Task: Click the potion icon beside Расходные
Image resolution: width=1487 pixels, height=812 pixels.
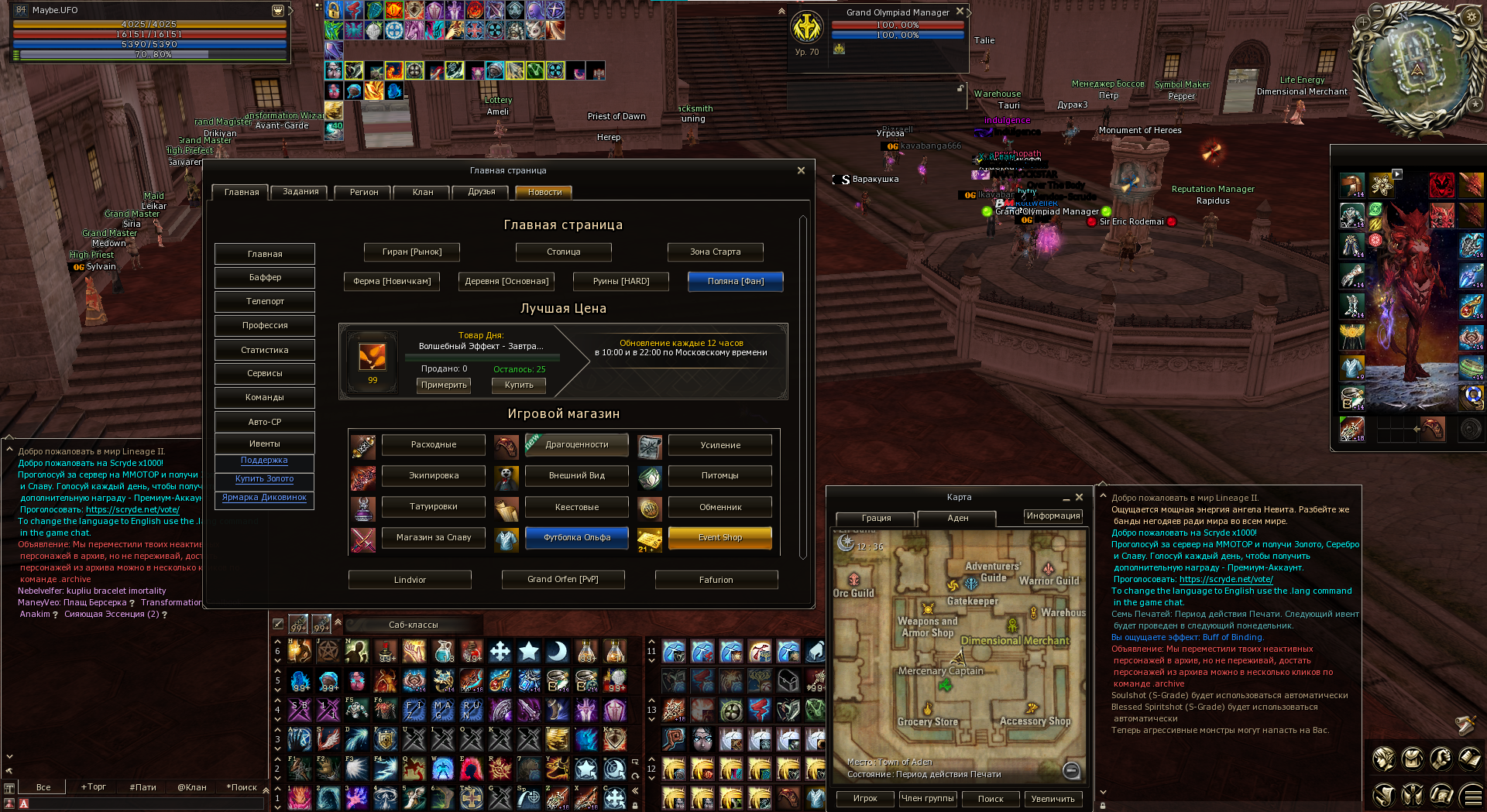Action: click(363, 445)
